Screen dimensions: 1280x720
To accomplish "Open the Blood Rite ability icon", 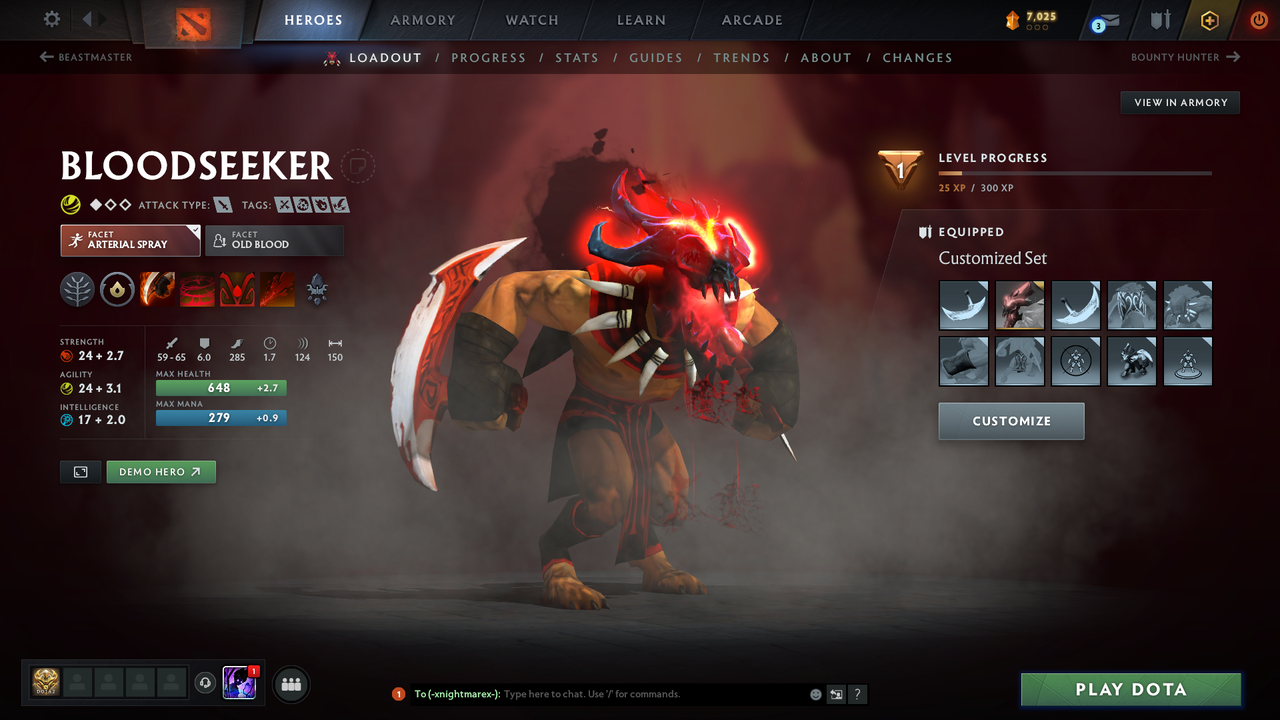I will click(x=197, y=290).
